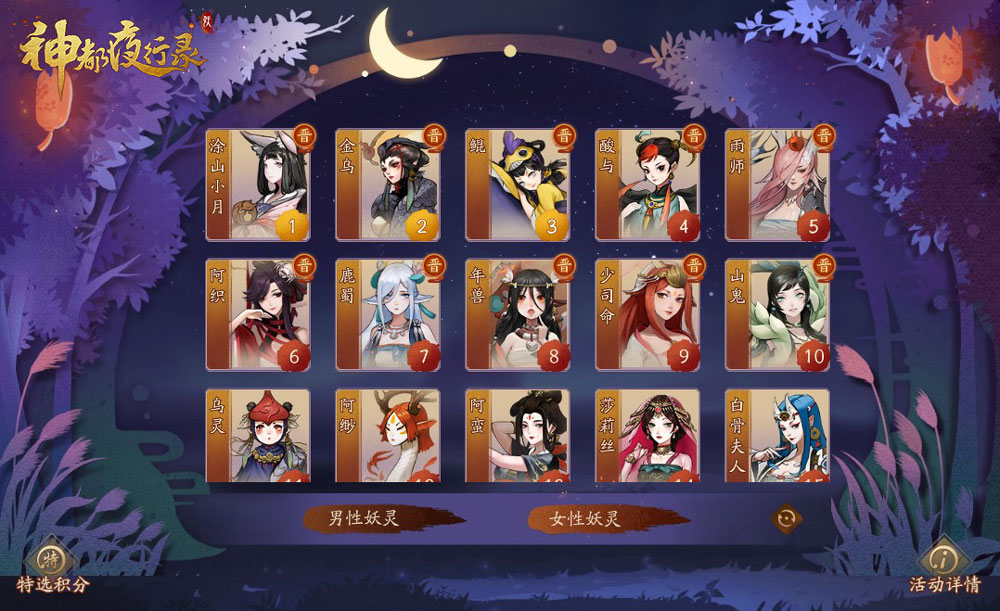The width and height of the screenshot is (1000, 611).
Task: Choose the 年兽 character card
Action: click(x=518, y=314)
